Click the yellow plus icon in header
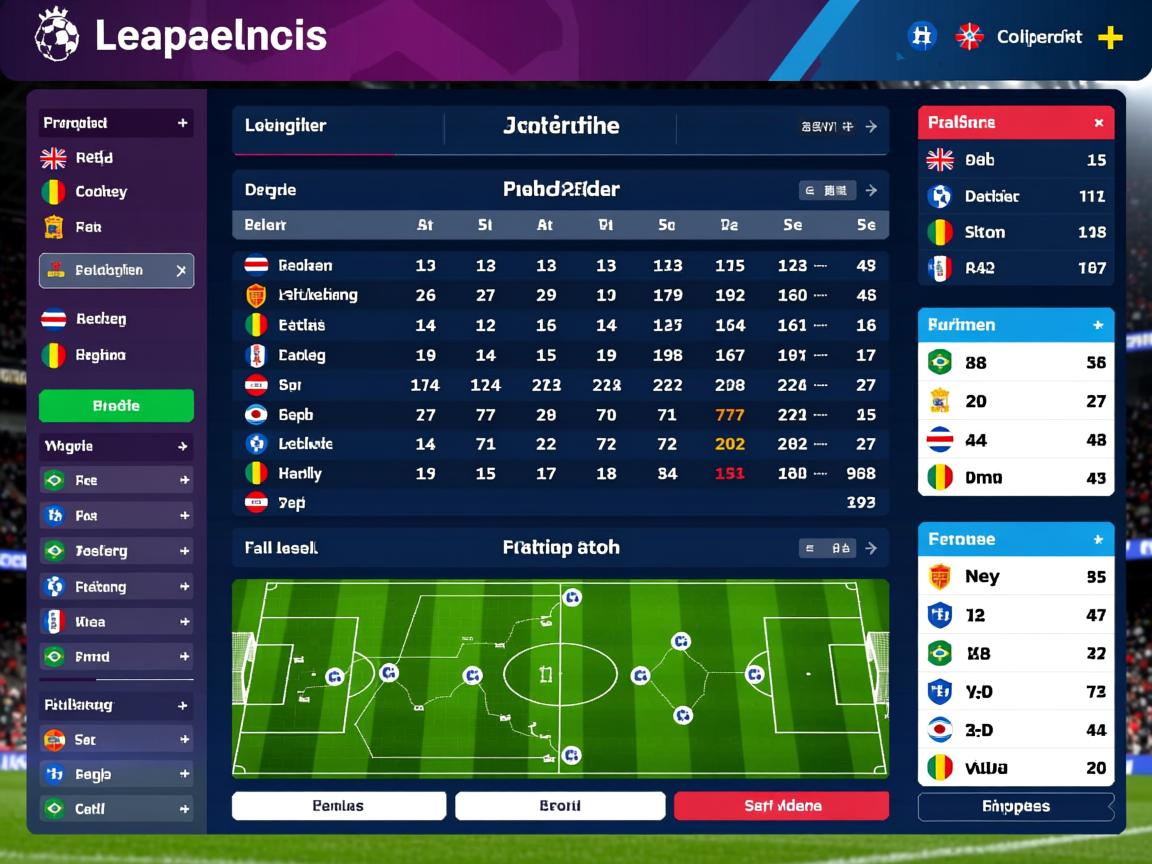The height and width of the screenshot is (864, 1152). pos(1110,38)
